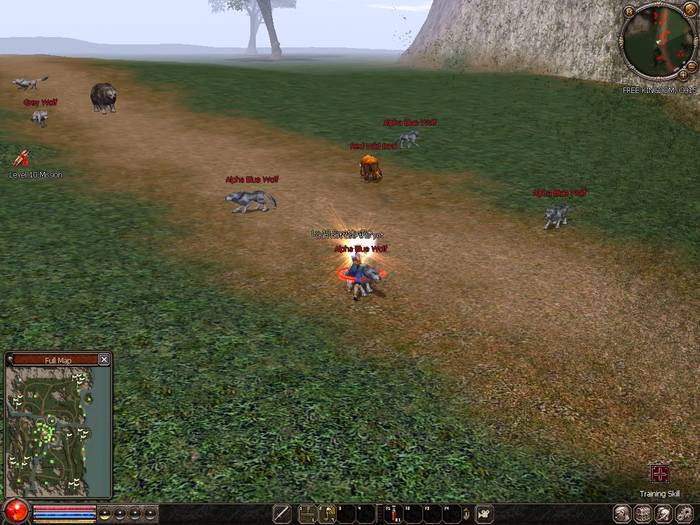Toggle the camera view button
The width and height of the screenshot is (700, 525).
tap(485, 514)
